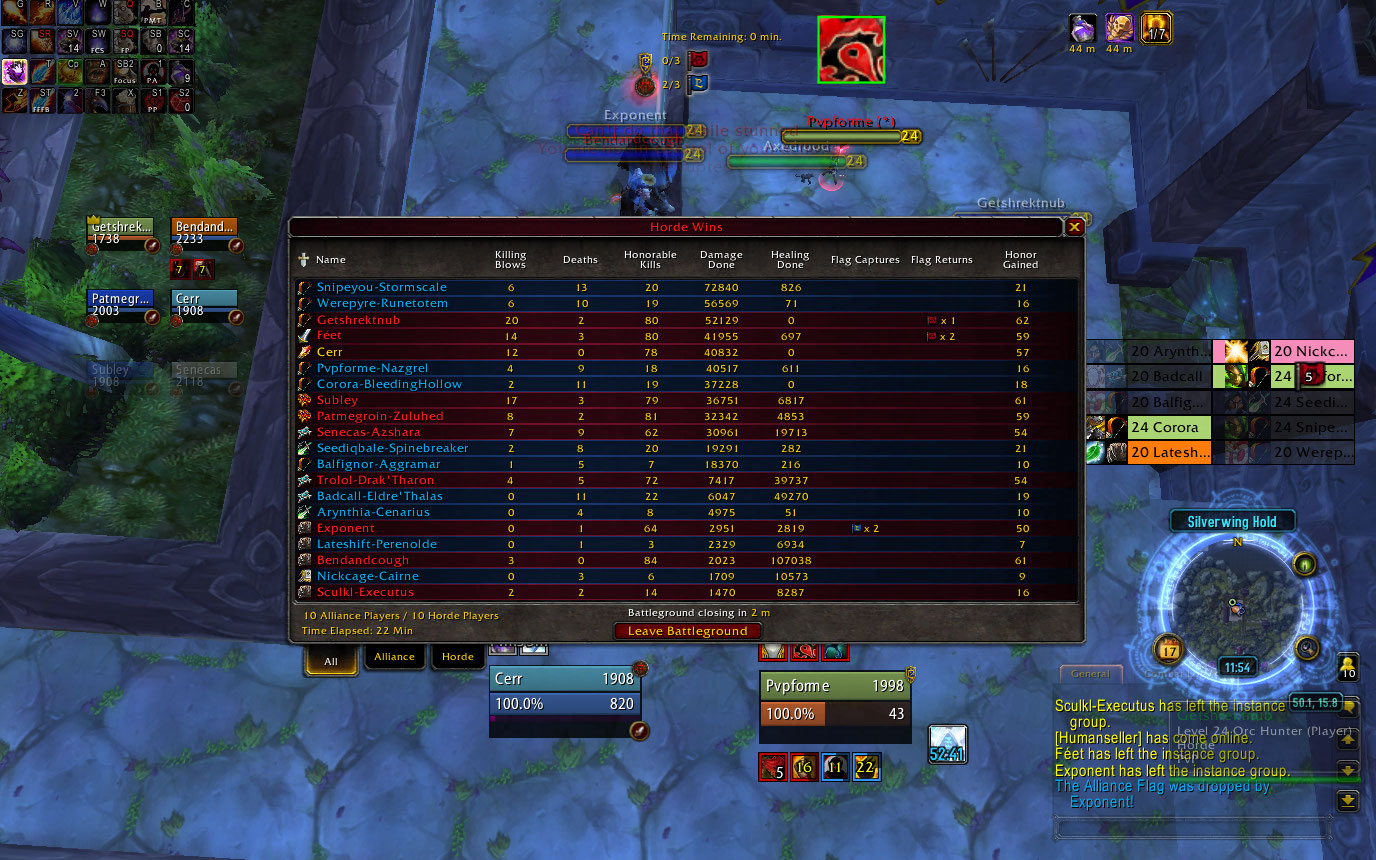Select Patmegr in the raid frames

pyautogui.click(x=120, y=304)
